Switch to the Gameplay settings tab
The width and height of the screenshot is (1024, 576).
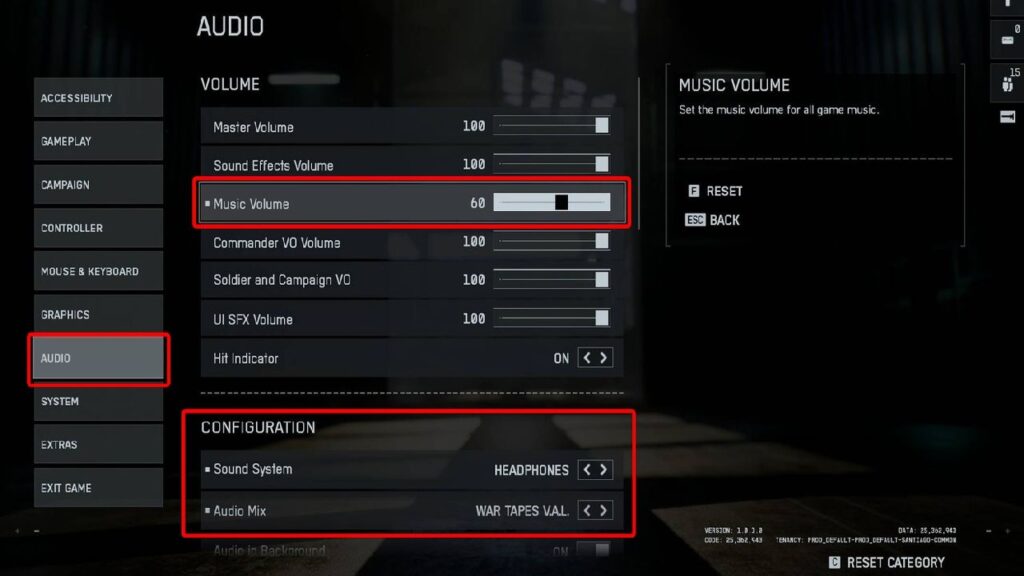(x=97, y=141)
